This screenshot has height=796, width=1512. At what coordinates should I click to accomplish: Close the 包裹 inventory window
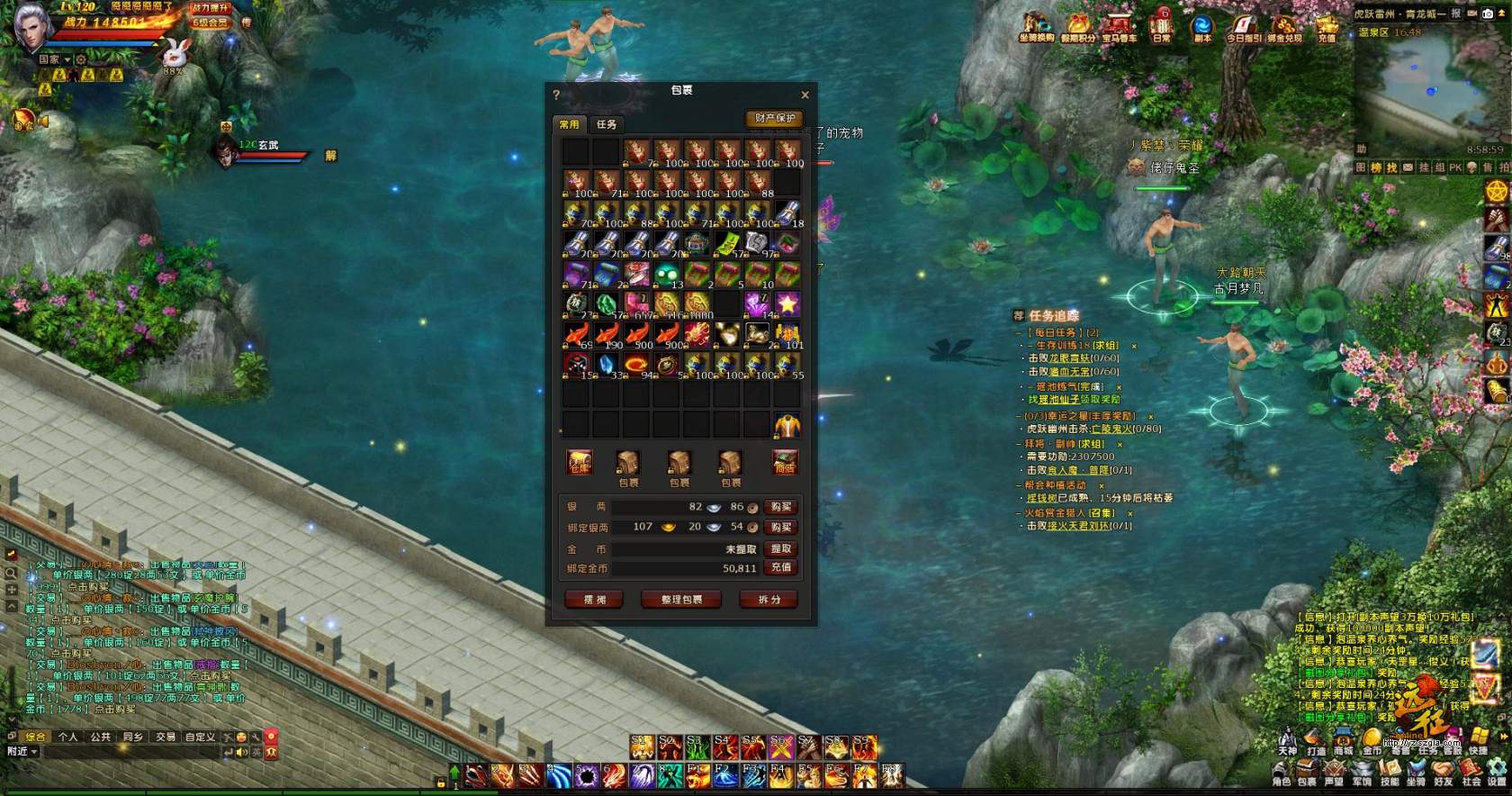click(x=805, y=95)
